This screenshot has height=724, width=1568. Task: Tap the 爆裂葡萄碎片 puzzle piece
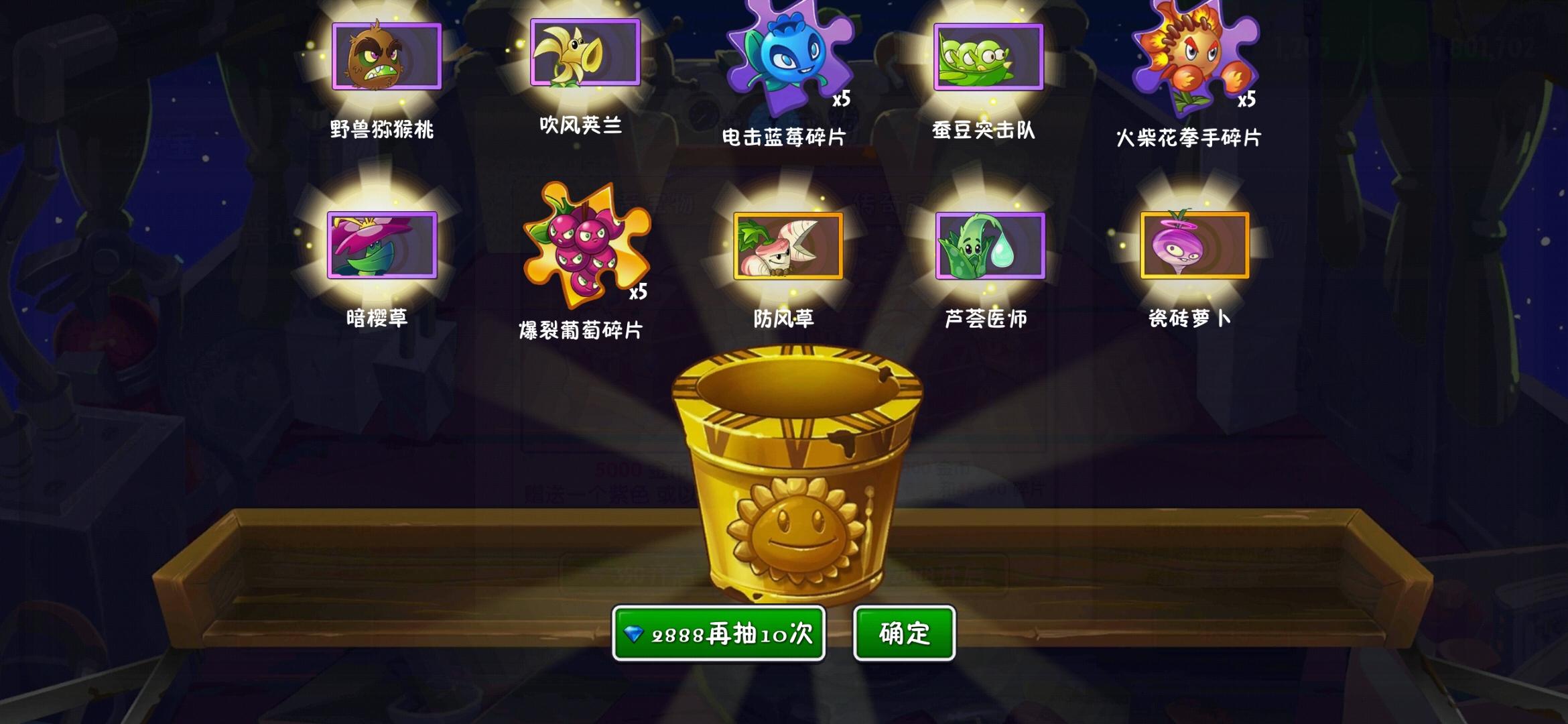586,245
